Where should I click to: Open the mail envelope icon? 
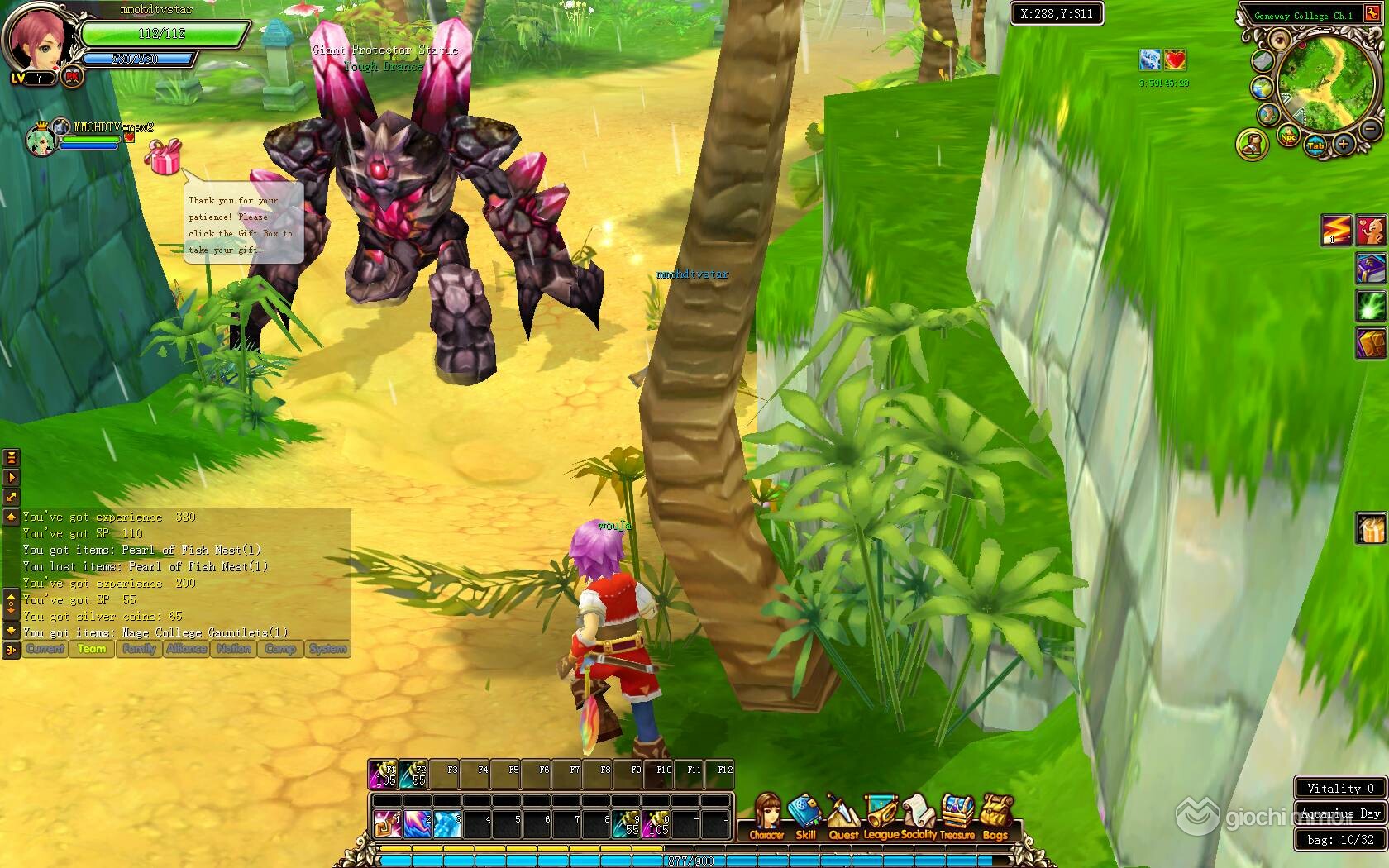coord(1262,60)
